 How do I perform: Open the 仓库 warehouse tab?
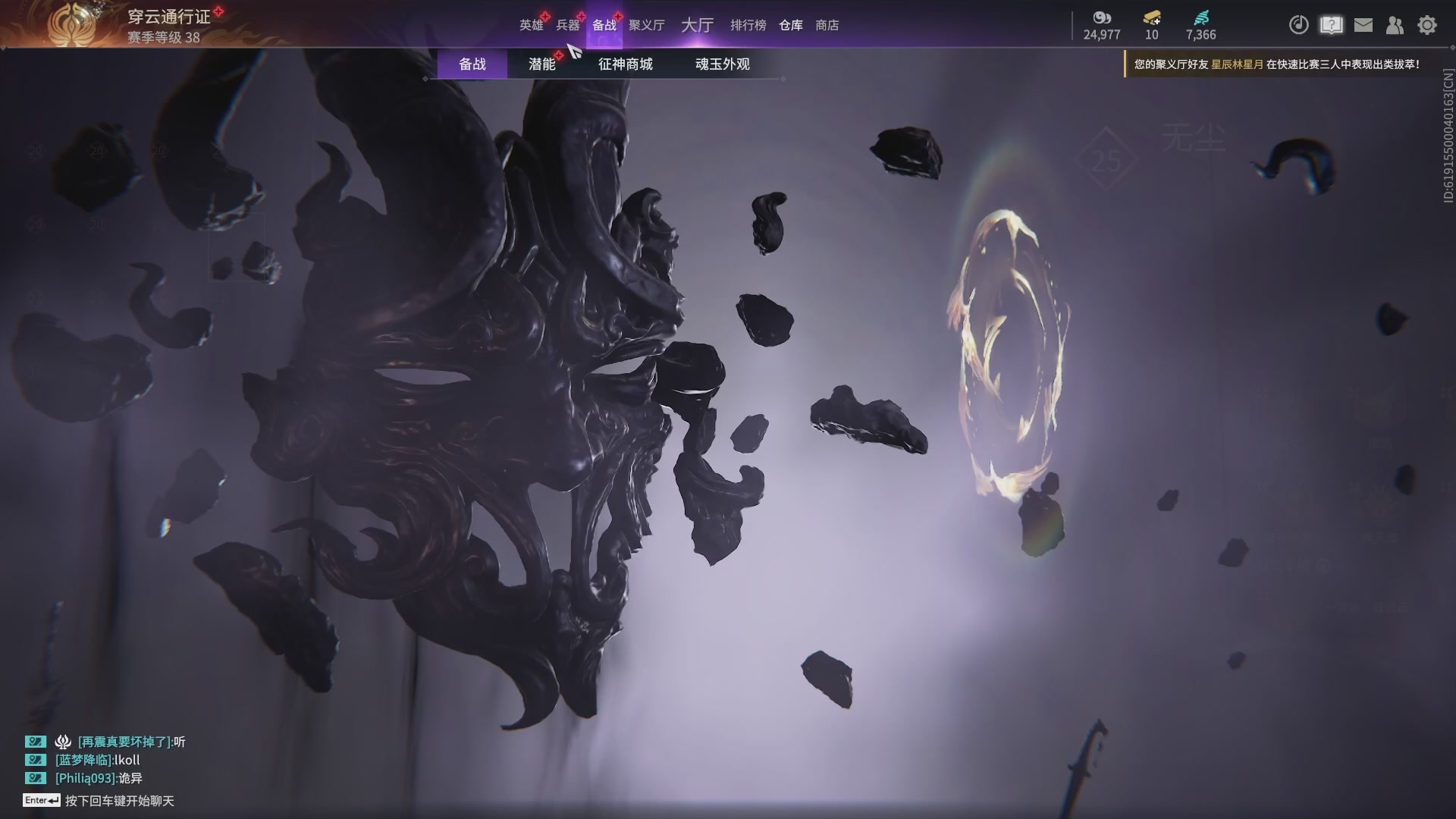click(790, 25)
